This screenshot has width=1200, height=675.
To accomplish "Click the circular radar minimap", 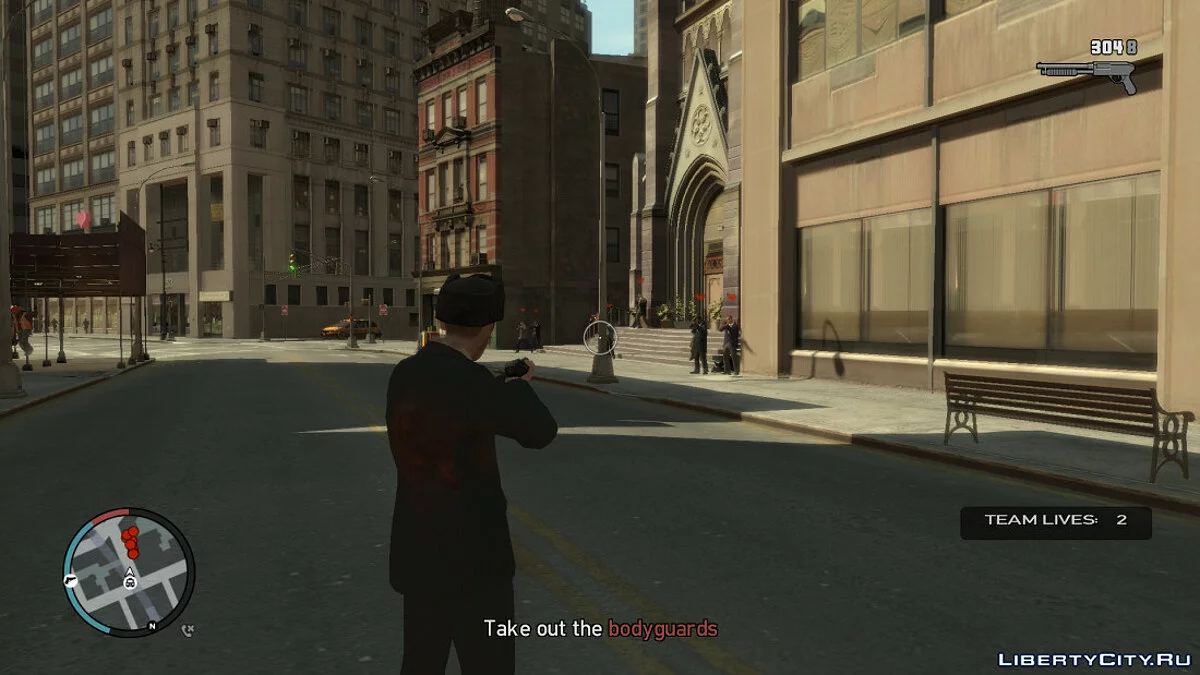I will (129, 572).
